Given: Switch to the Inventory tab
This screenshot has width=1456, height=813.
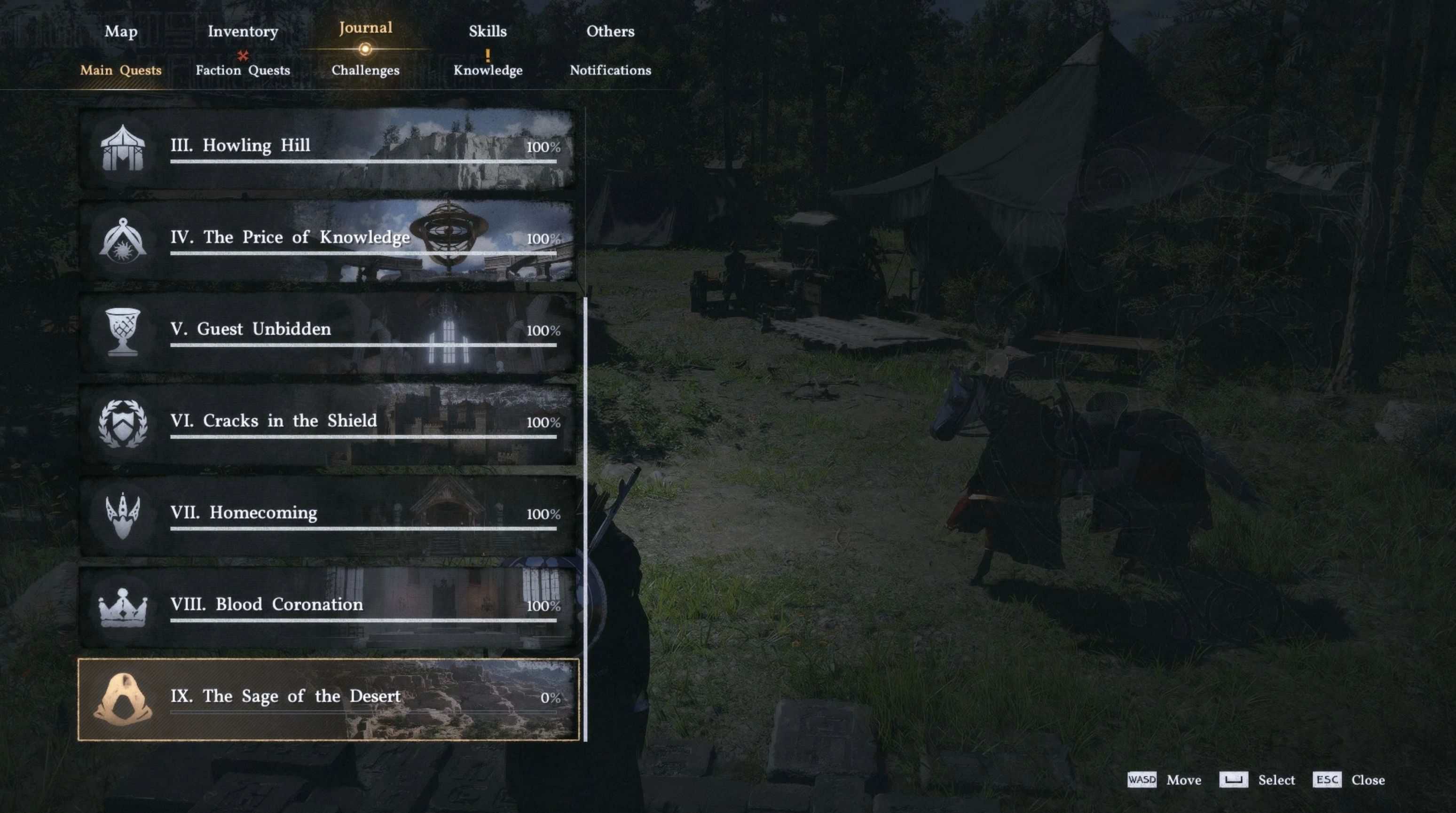Looking at the screenshot, I should tap(243, 31).
